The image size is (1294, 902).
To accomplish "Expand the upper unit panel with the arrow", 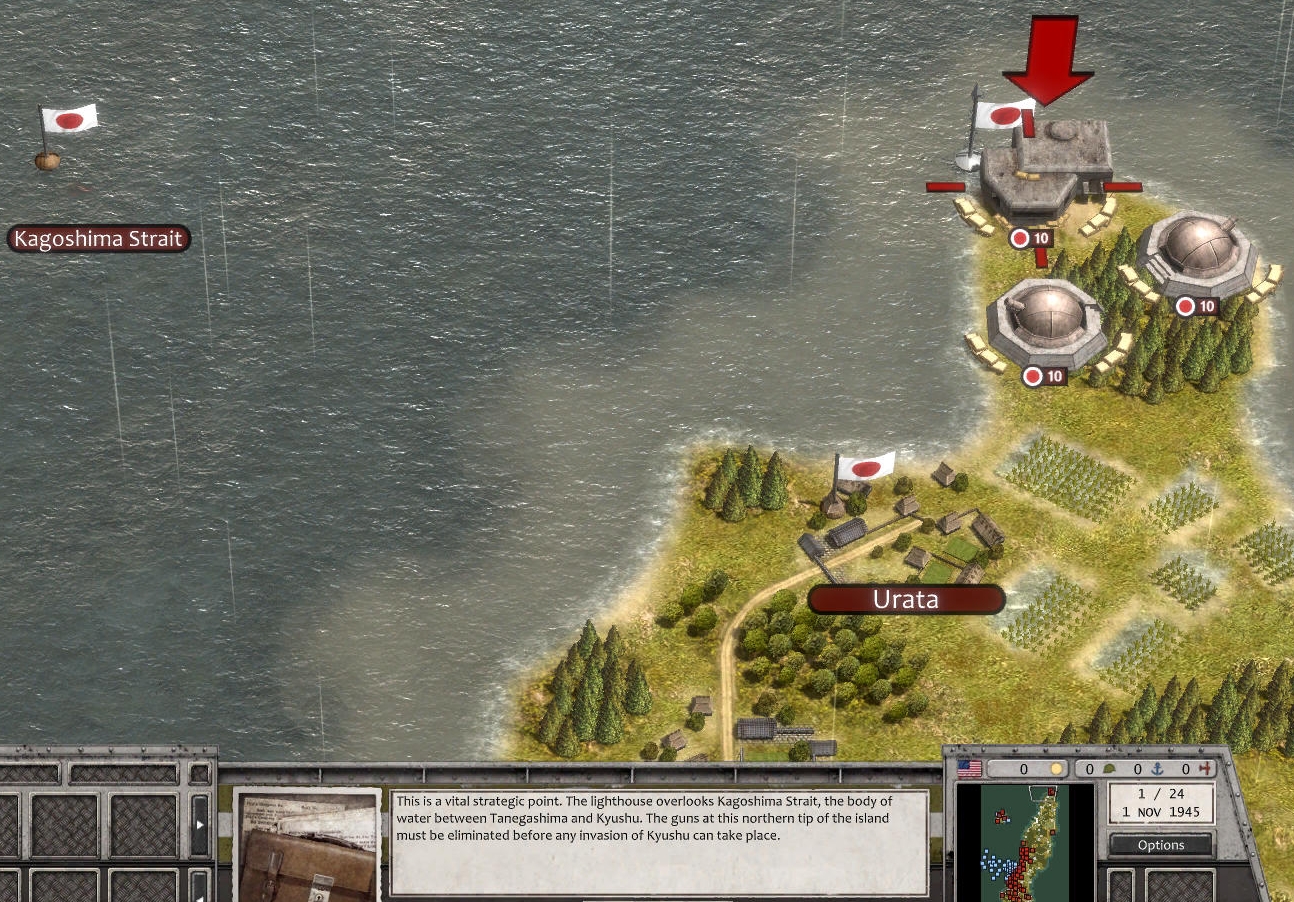I will coord(199,824).
